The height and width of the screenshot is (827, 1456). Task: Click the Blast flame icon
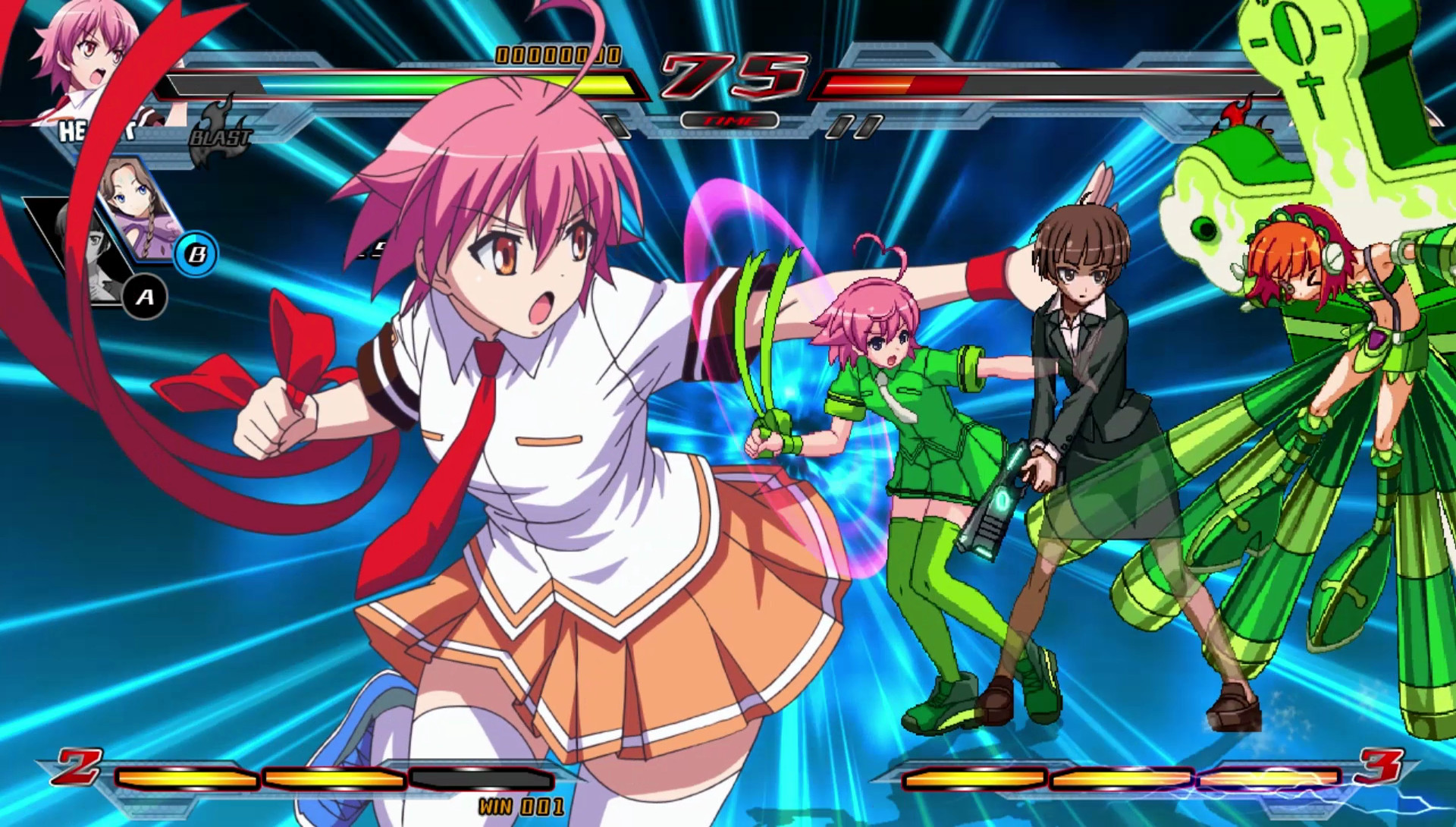(x=221, y=134)
